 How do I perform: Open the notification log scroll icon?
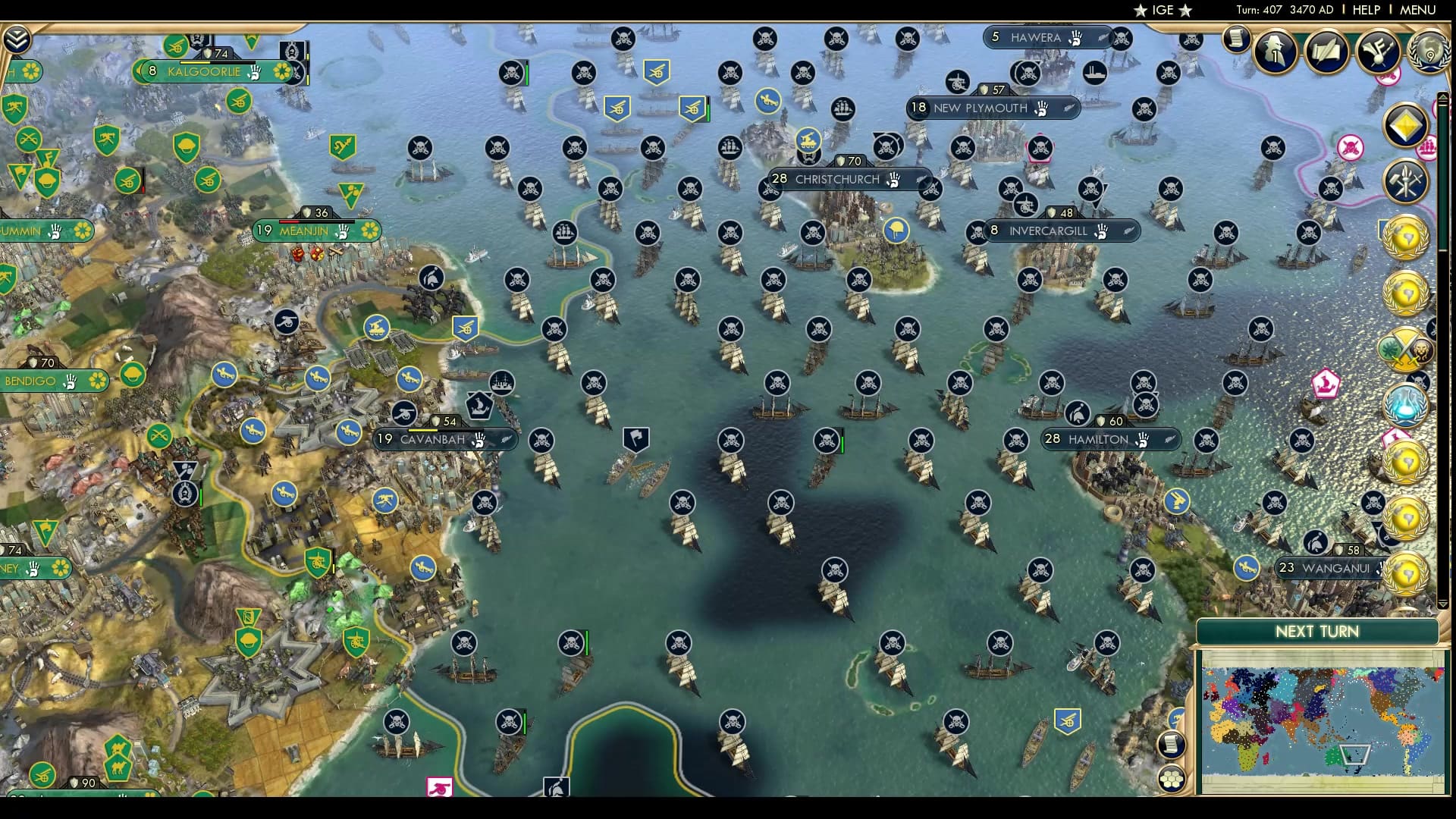point(1238,40)
